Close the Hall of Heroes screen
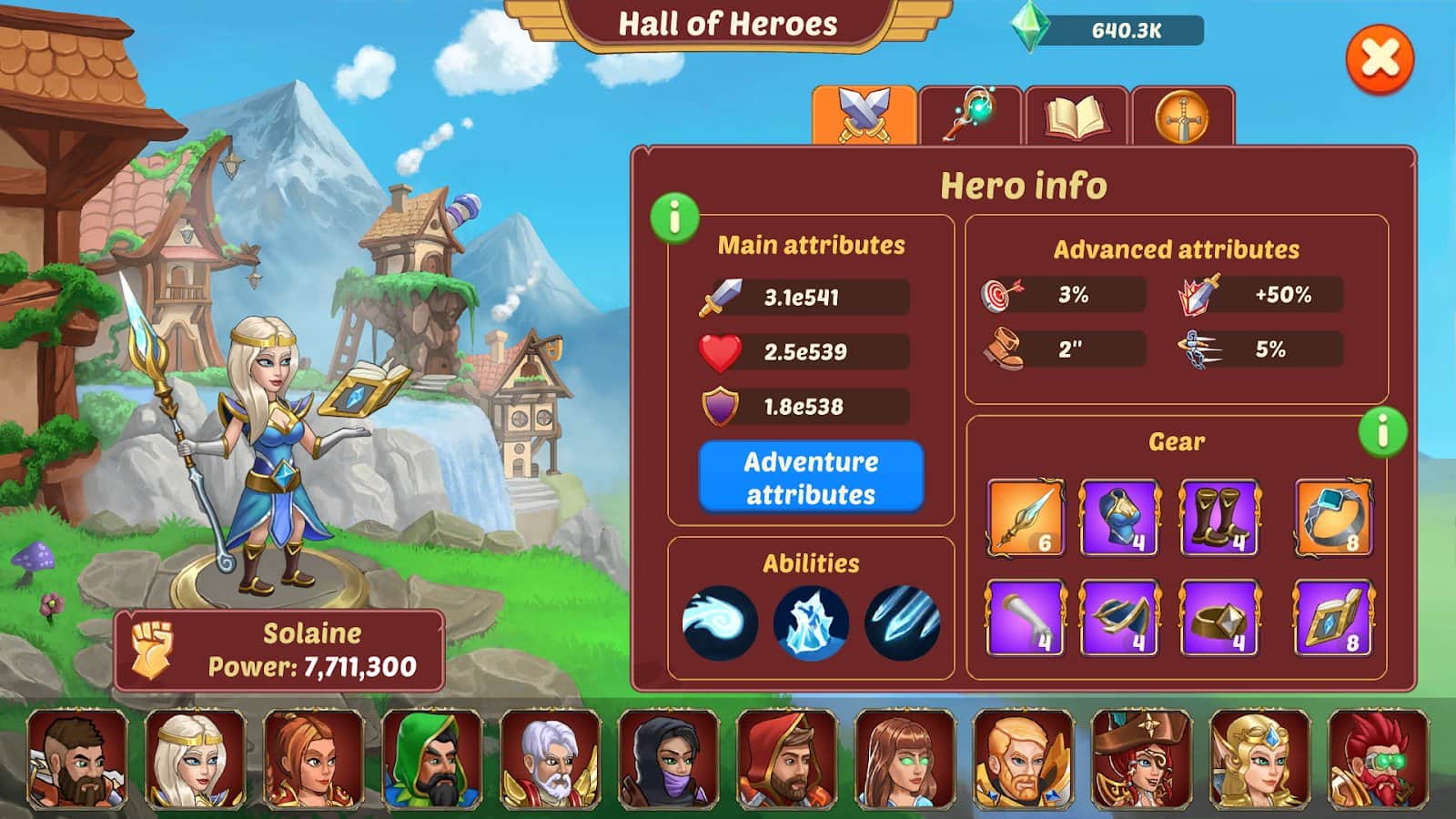The height and width of the screenshot is (819, 1456). [x=1380, y=60]
